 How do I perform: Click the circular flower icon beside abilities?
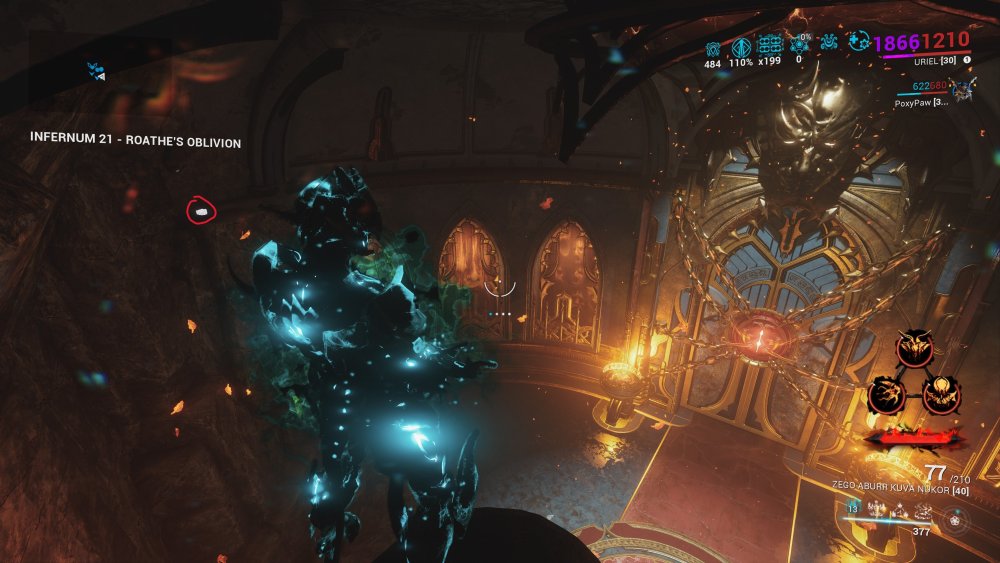tap(958, 522)
